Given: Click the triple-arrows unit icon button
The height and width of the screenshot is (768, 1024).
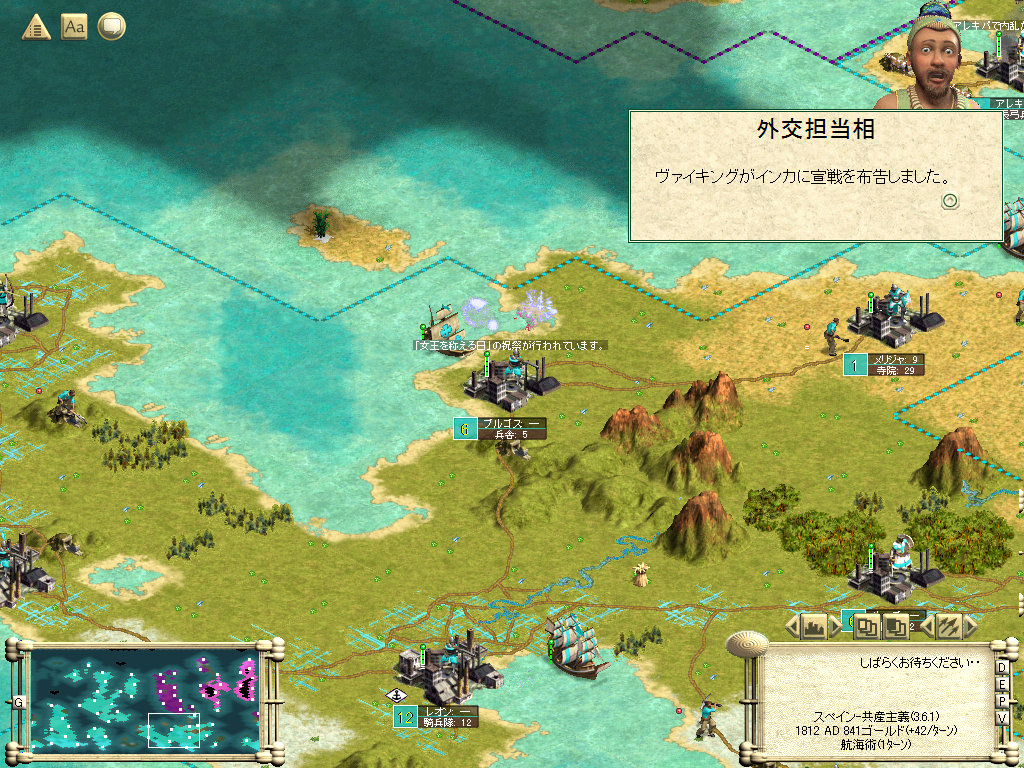Looking at the screenshot, I should 948,627.
